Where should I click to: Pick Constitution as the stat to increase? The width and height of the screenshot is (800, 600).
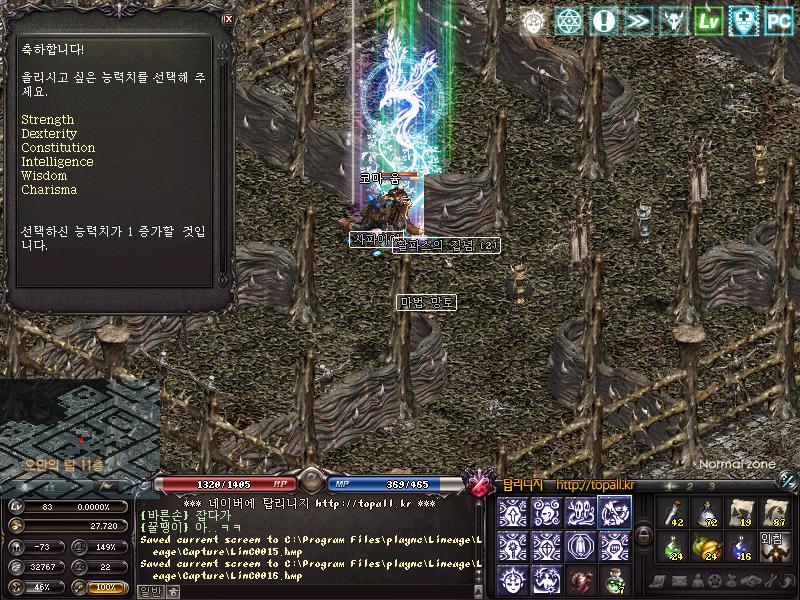(58, 148)
